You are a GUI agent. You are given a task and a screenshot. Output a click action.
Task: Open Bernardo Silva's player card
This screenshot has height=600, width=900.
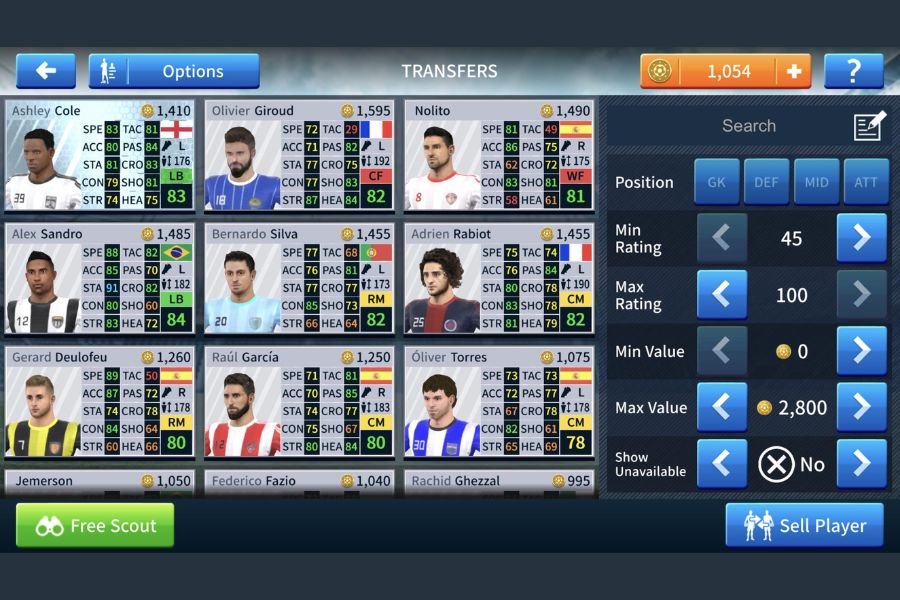299,279
